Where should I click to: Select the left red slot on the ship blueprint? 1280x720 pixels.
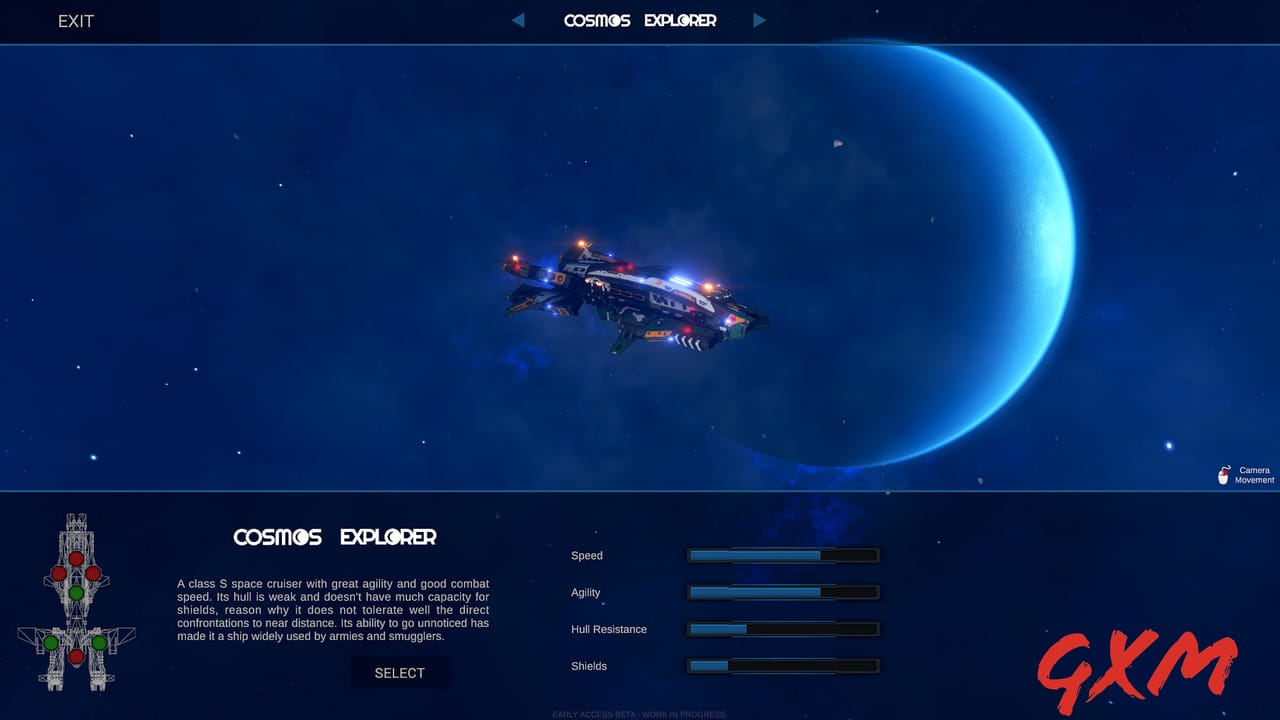point(59,572)
